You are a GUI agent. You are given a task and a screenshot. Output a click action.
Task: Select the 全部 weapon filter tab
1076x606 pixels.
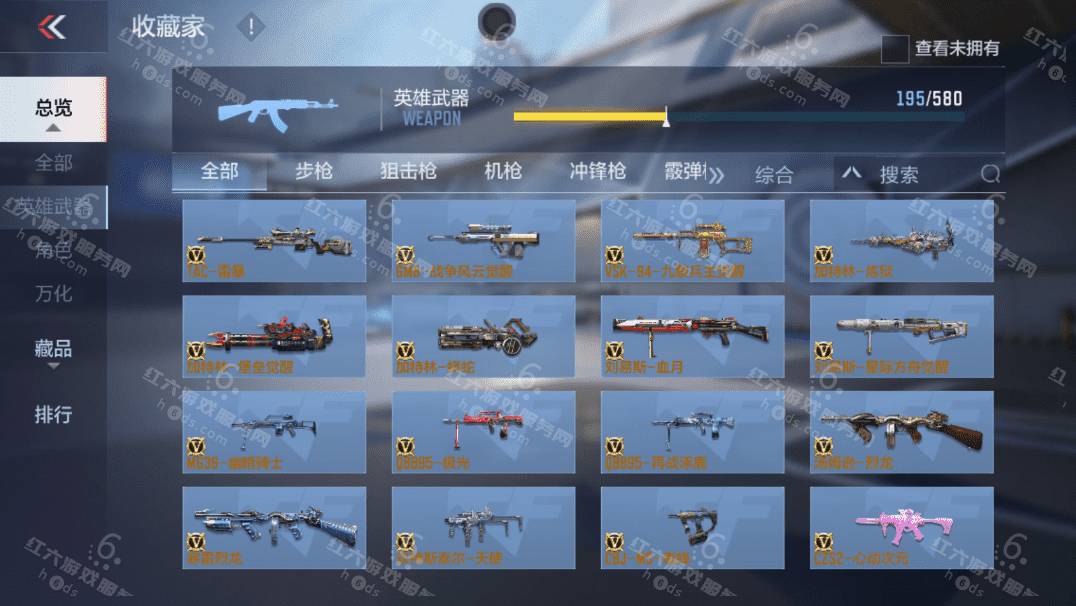[219, 171]
